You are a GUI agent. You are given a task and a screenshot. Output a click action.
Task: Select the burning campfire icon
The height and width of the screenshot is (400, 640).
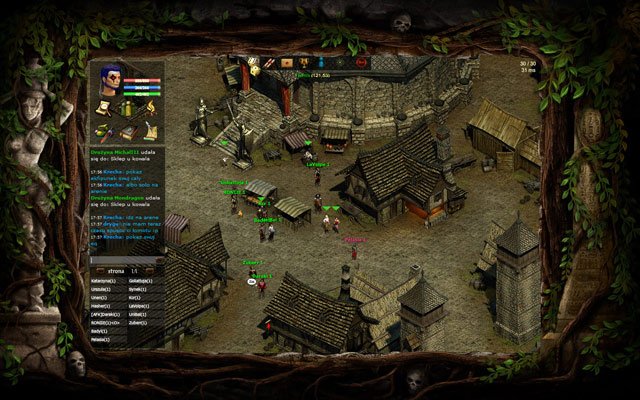151,107
